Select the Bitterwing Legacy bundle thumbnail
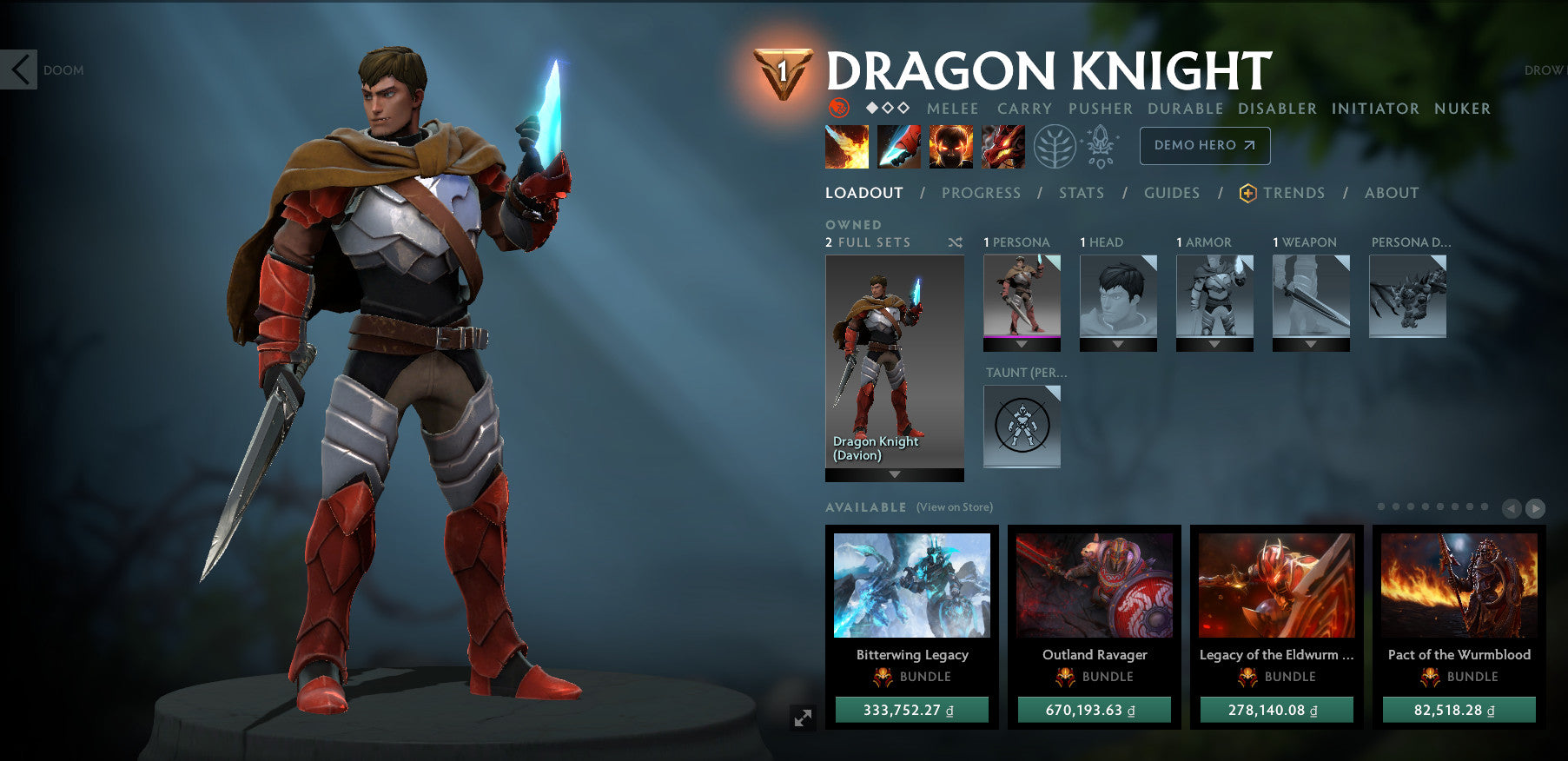The width and height of the screenshot is (1568, 761). point(910,586)
